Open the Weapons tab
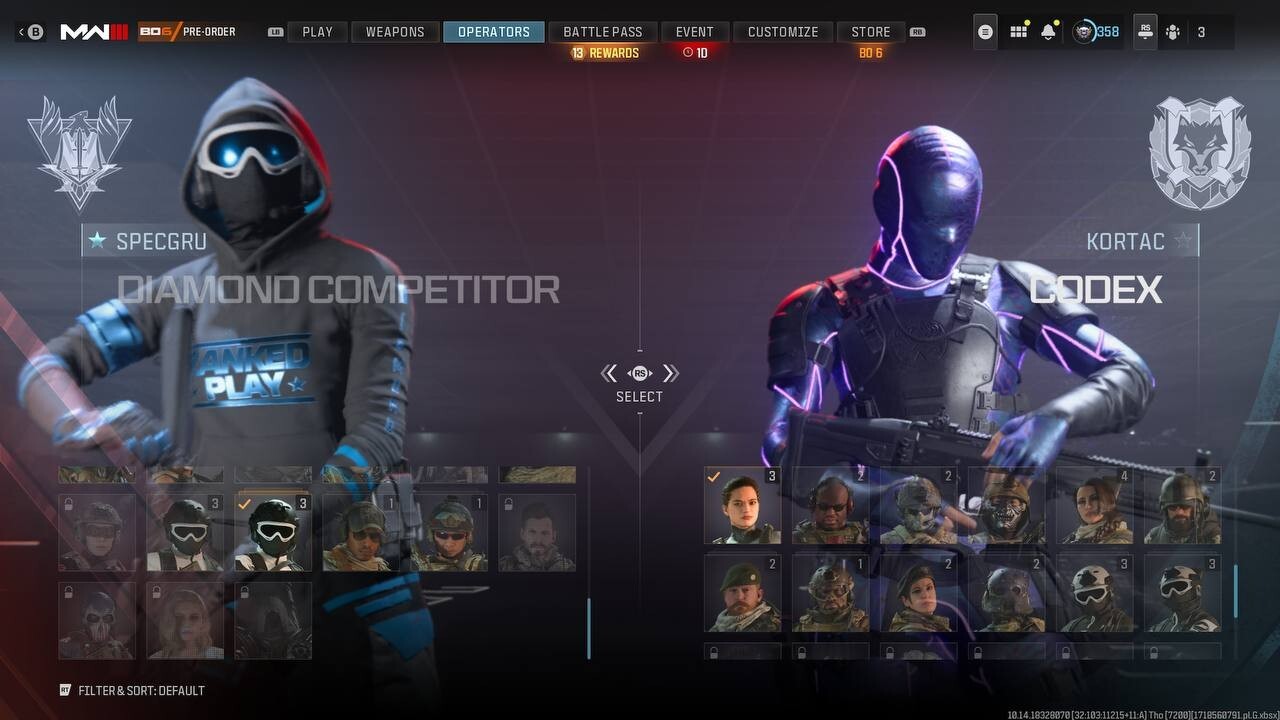The width and height of the screenshot is (1280, 720). (x=395, y=32)
